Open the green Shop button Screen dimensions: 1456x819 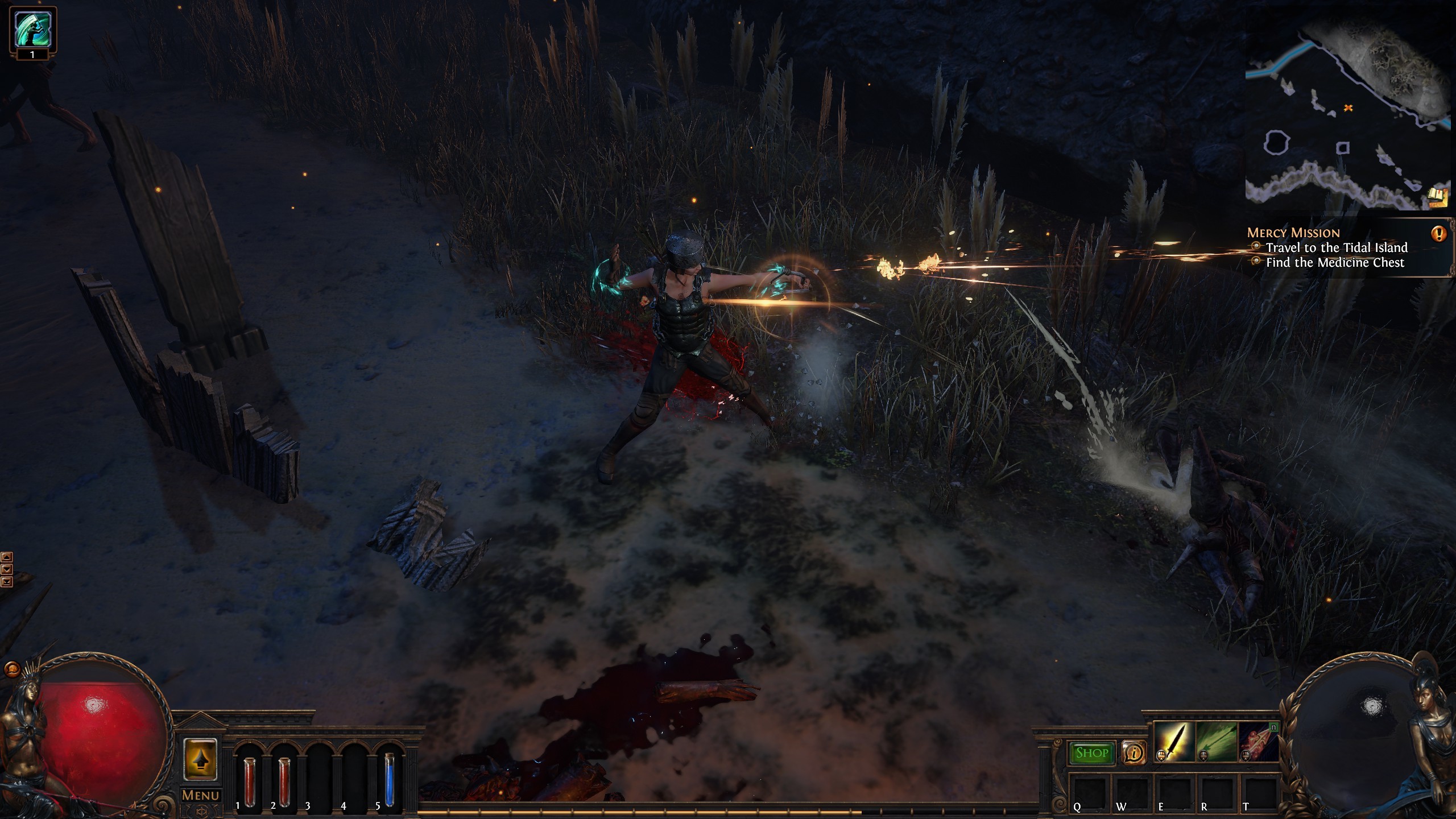pyautogui.click(x=1091, y=753)
